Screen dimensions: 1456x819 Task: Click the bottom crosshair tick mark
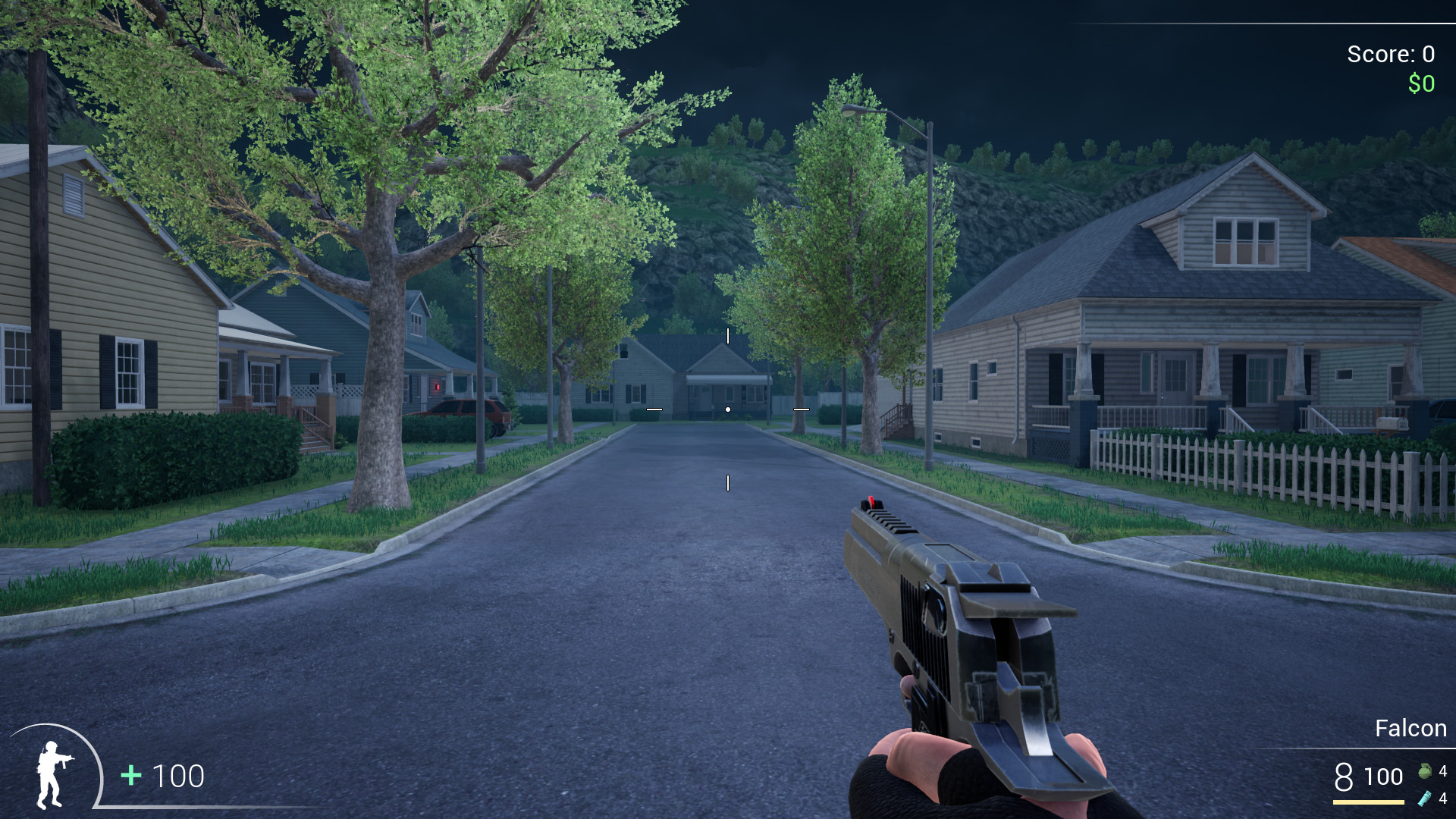[730, 481]
